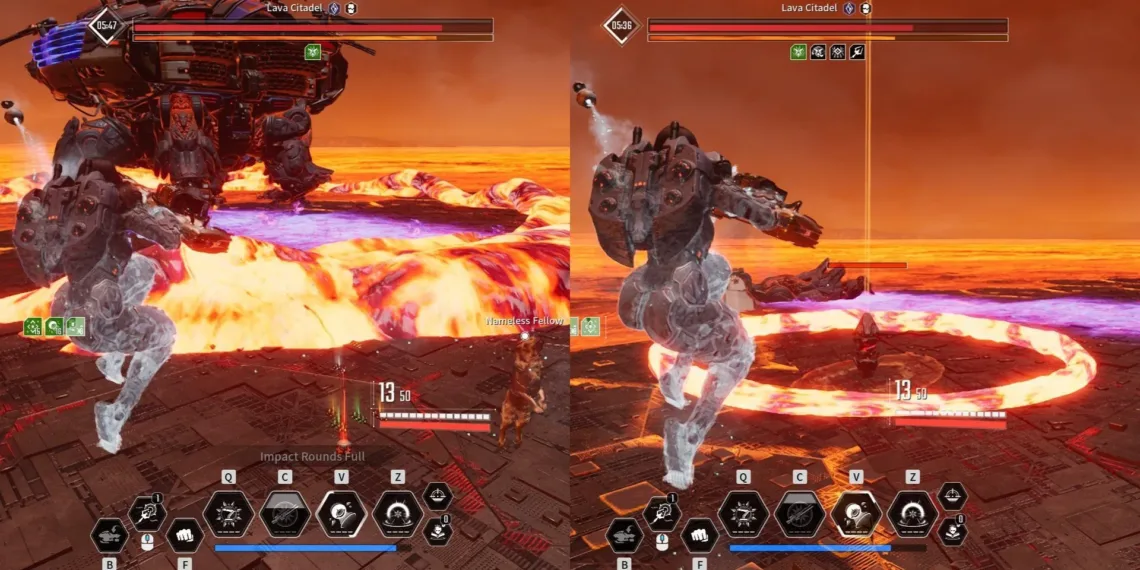
Task: Select the swirl debuff icon beside the green boss status
Action: 818,52
